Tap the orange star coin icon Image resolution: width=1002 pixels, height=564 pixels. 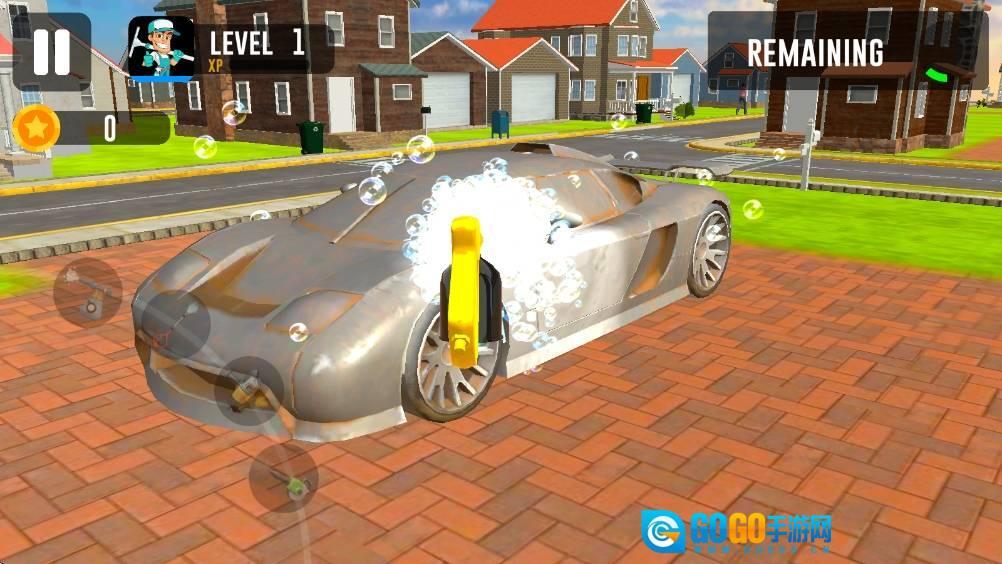coord(37,129)
